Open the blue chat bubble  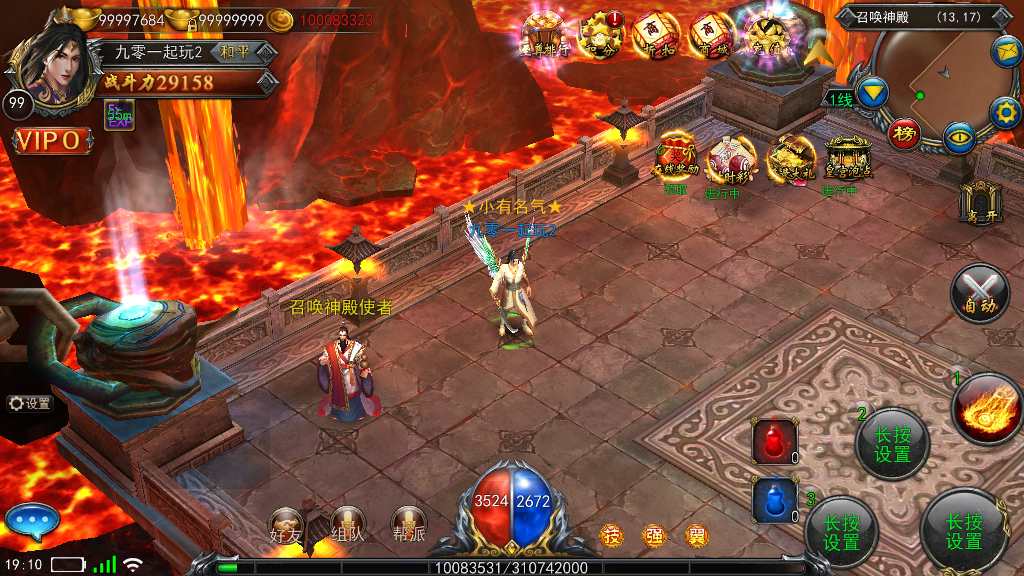pos(32,521)
